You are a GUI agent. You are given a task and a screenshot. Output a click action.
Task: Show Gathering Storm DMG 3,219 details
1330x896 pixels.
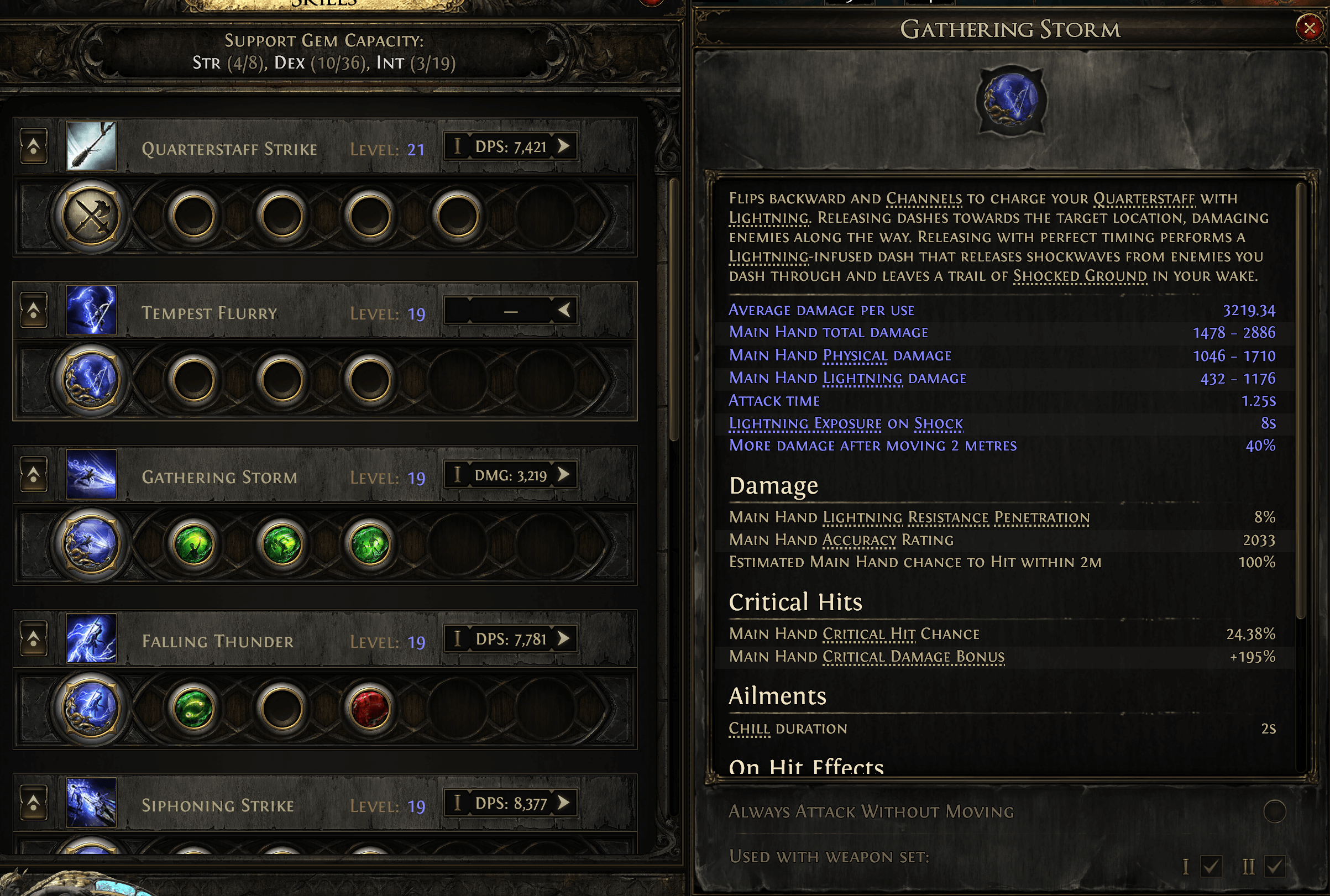click(564, 474)
